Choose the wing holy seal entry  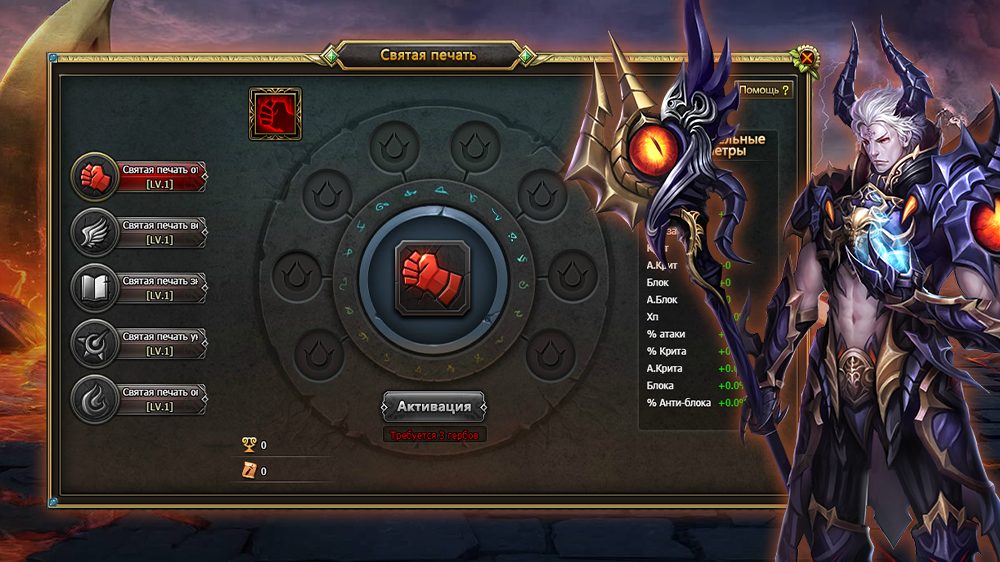140,233
